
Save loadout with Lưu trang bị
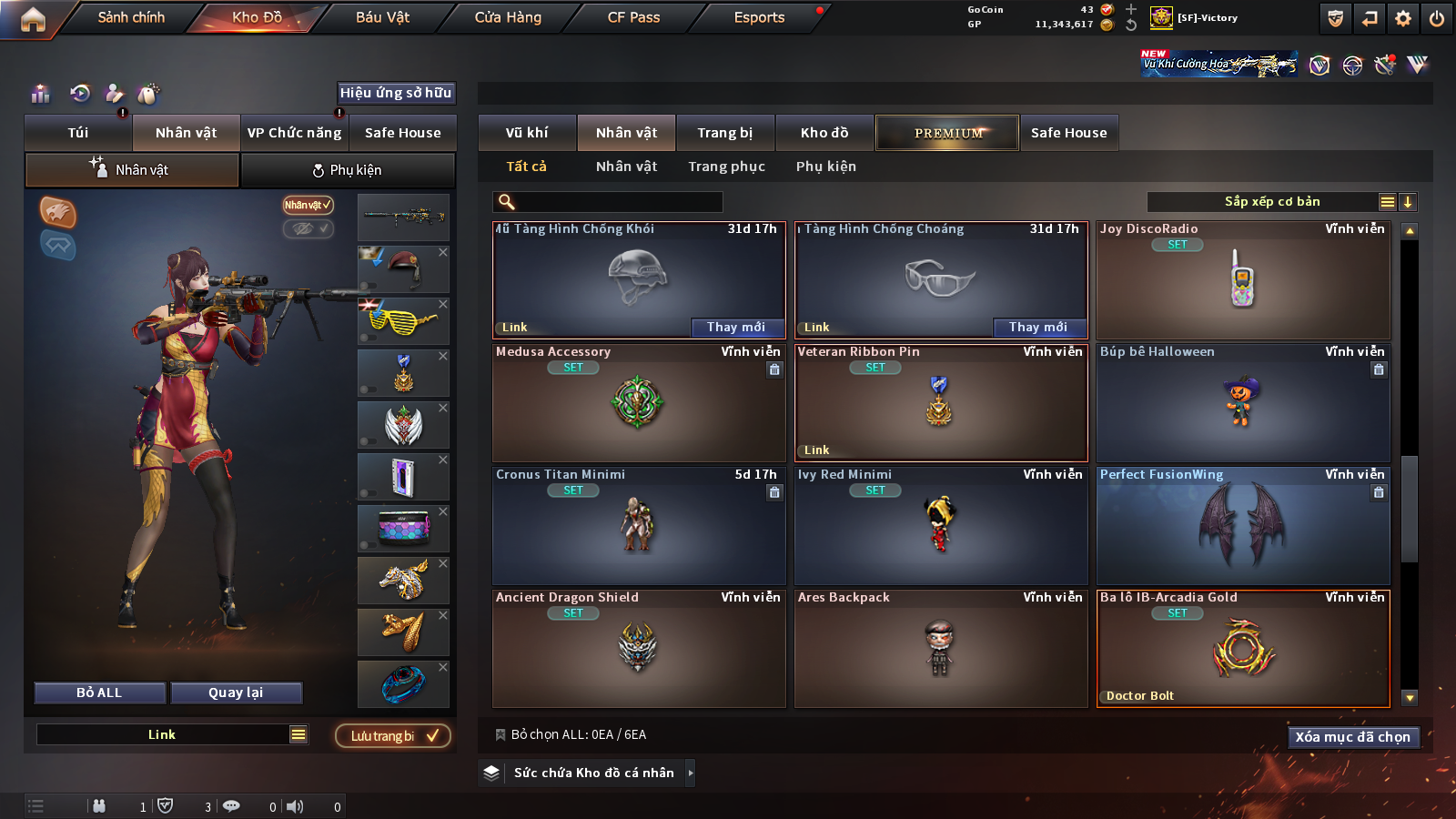click(393, 735)
